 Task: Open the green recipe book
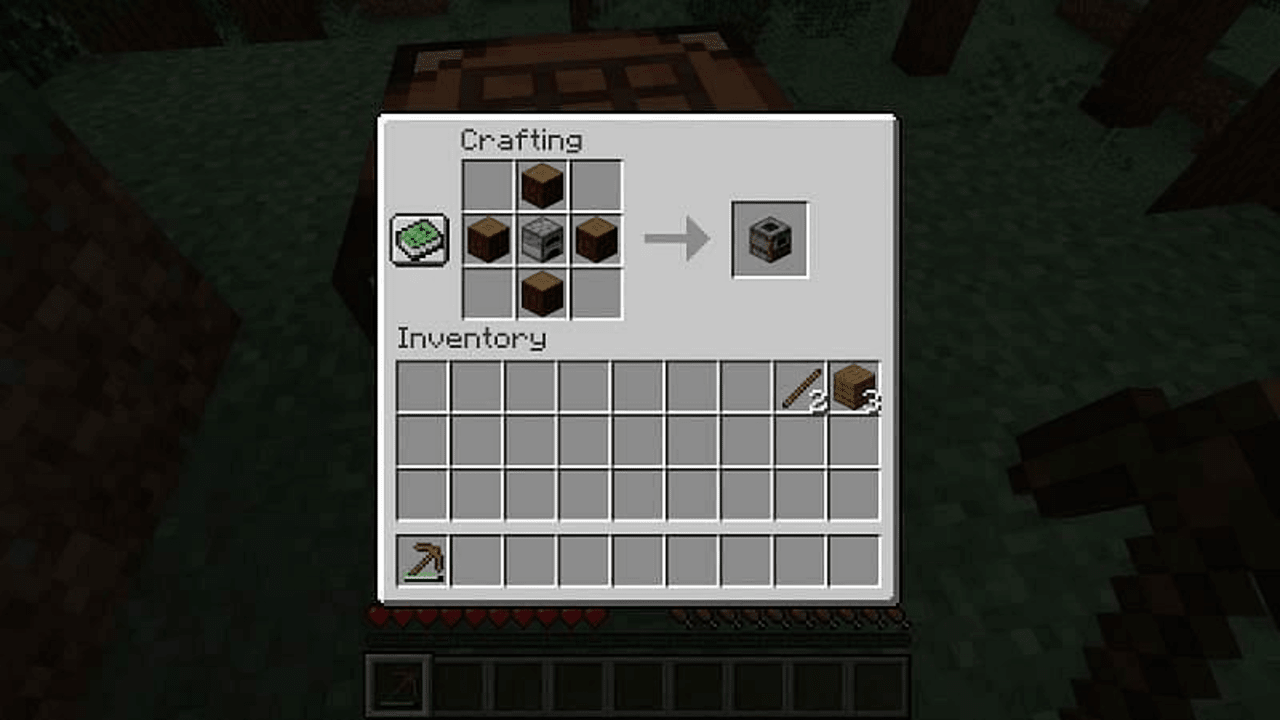coord(419,240)
